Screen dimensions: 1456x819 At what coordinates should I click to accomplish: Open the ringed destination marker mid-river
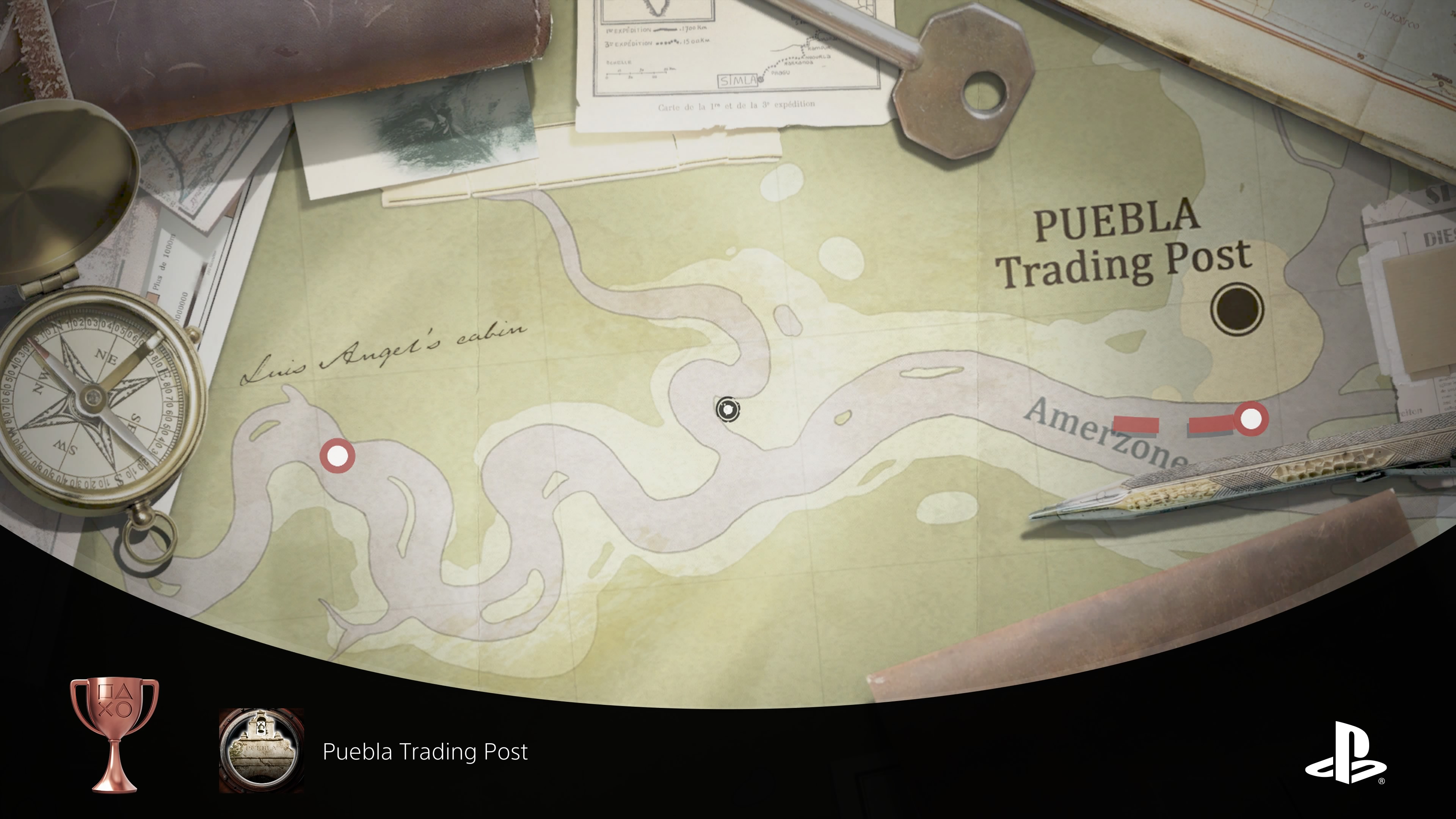click(x=728, y=410)
